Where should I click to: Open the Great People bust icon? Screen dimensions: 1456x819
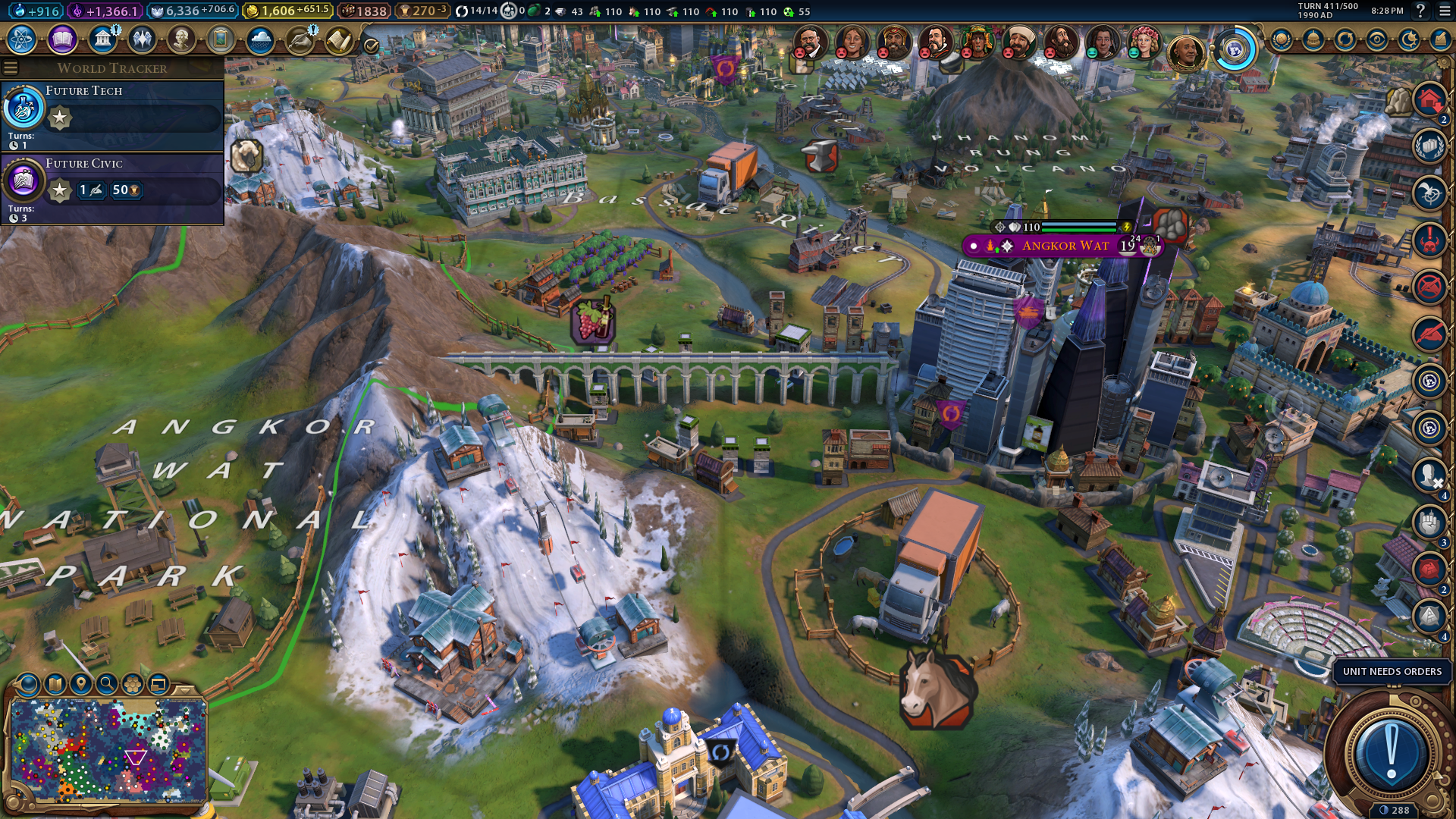[181, 39]
